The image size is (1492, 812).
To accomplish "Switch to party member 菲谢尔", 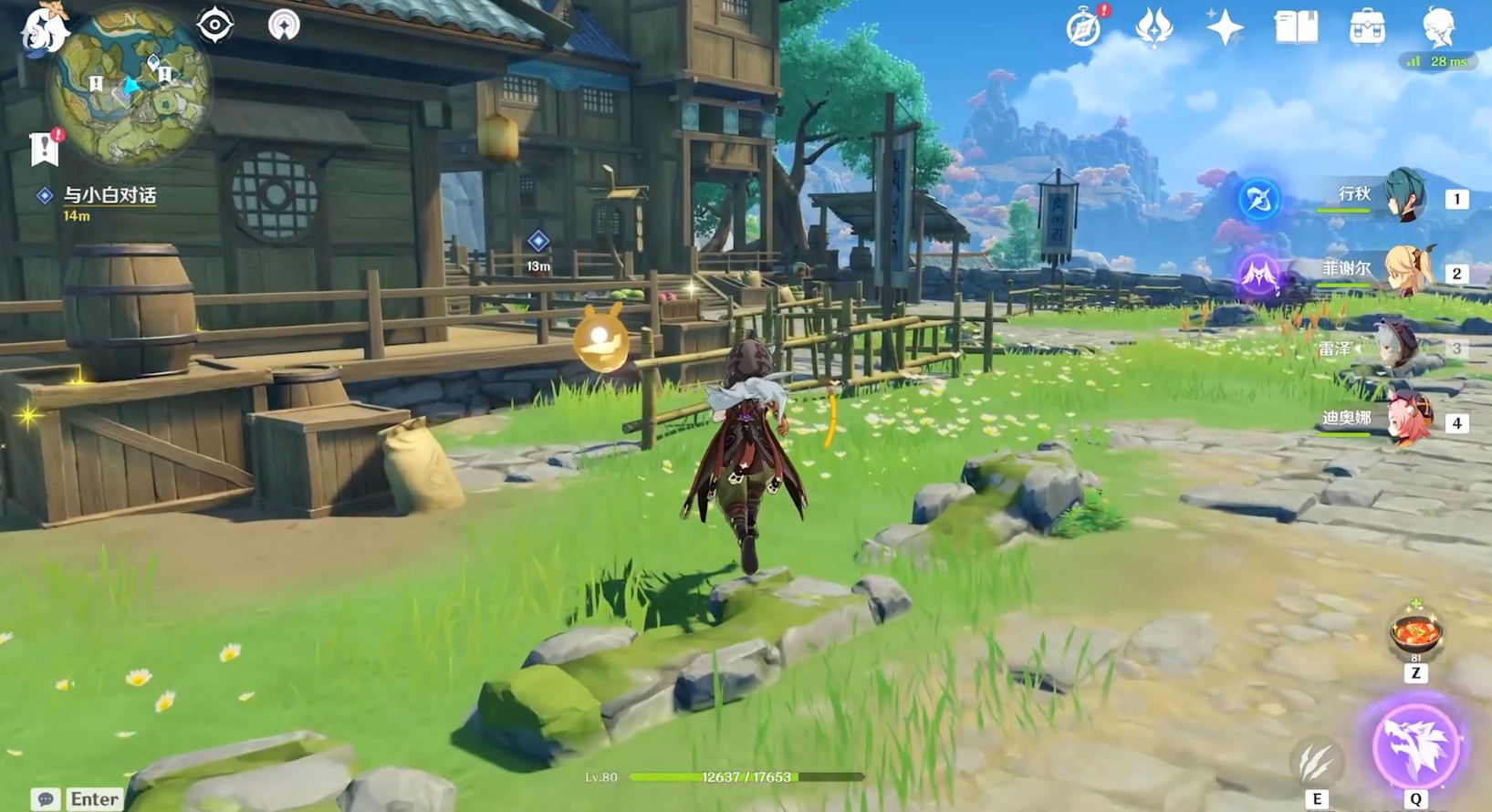I will tap(1403, 272).
